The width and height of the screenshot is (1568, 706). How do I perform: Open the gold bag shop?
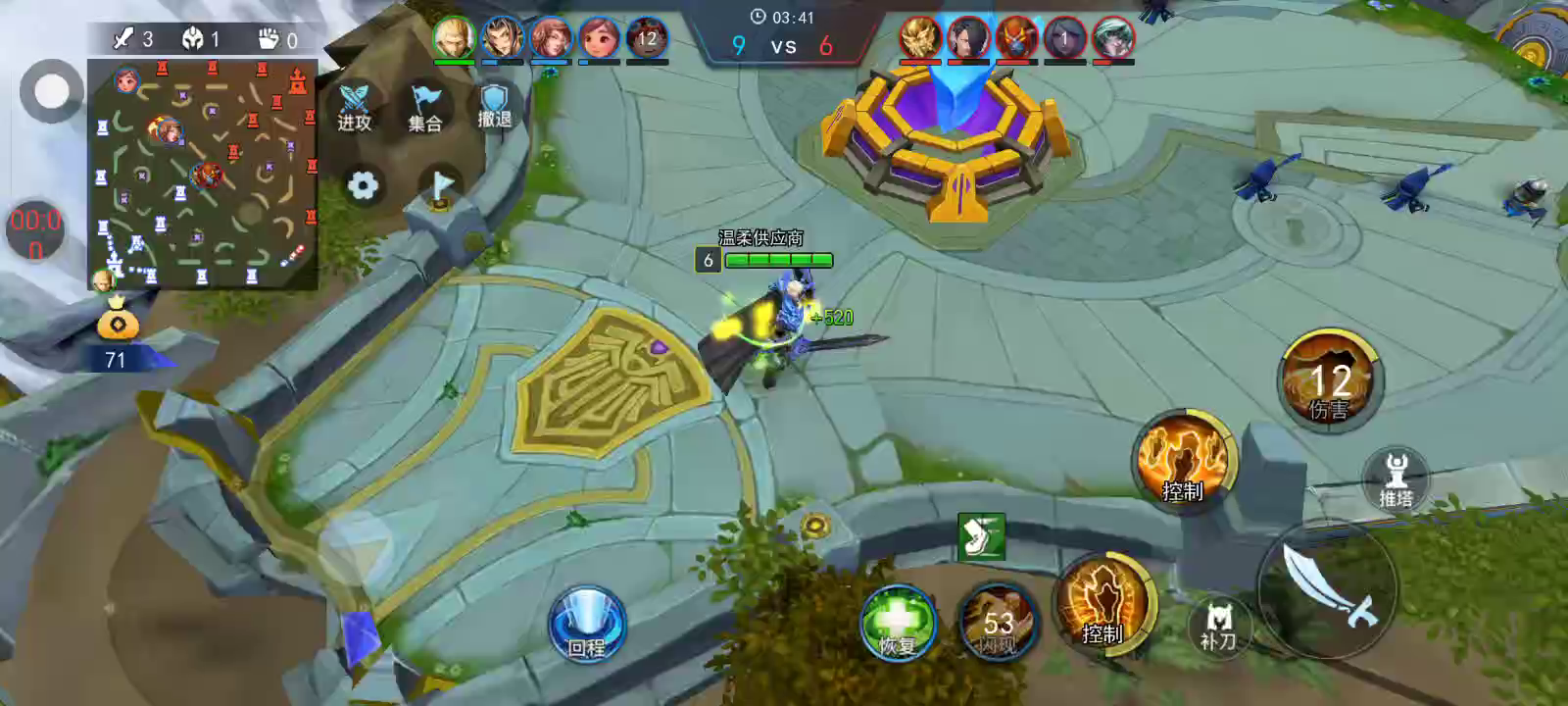coord(117,321)
